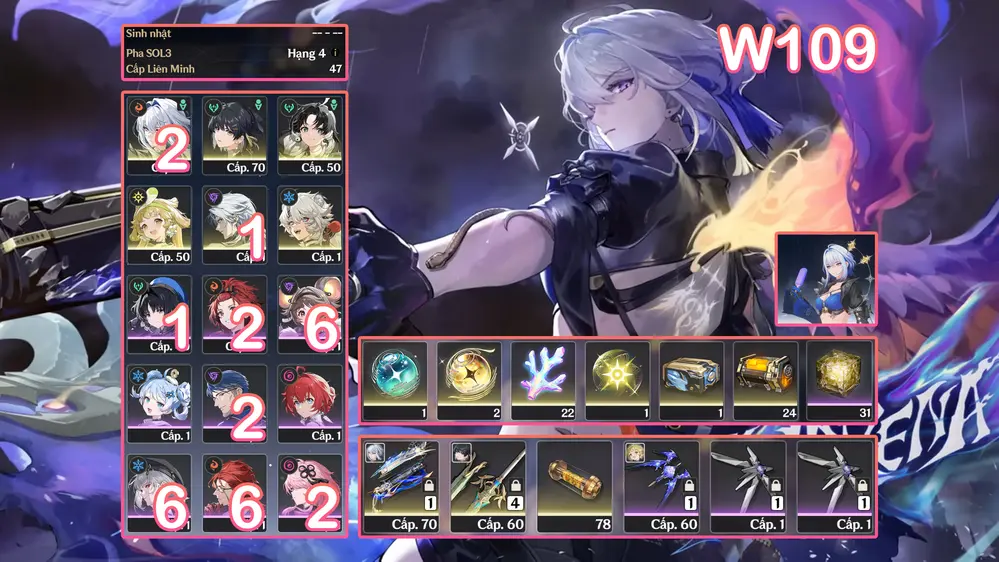Open the character portrait thumbnail
Viewport: 999px width, 562px height.
pyautogui.click(x=826, y=280)
